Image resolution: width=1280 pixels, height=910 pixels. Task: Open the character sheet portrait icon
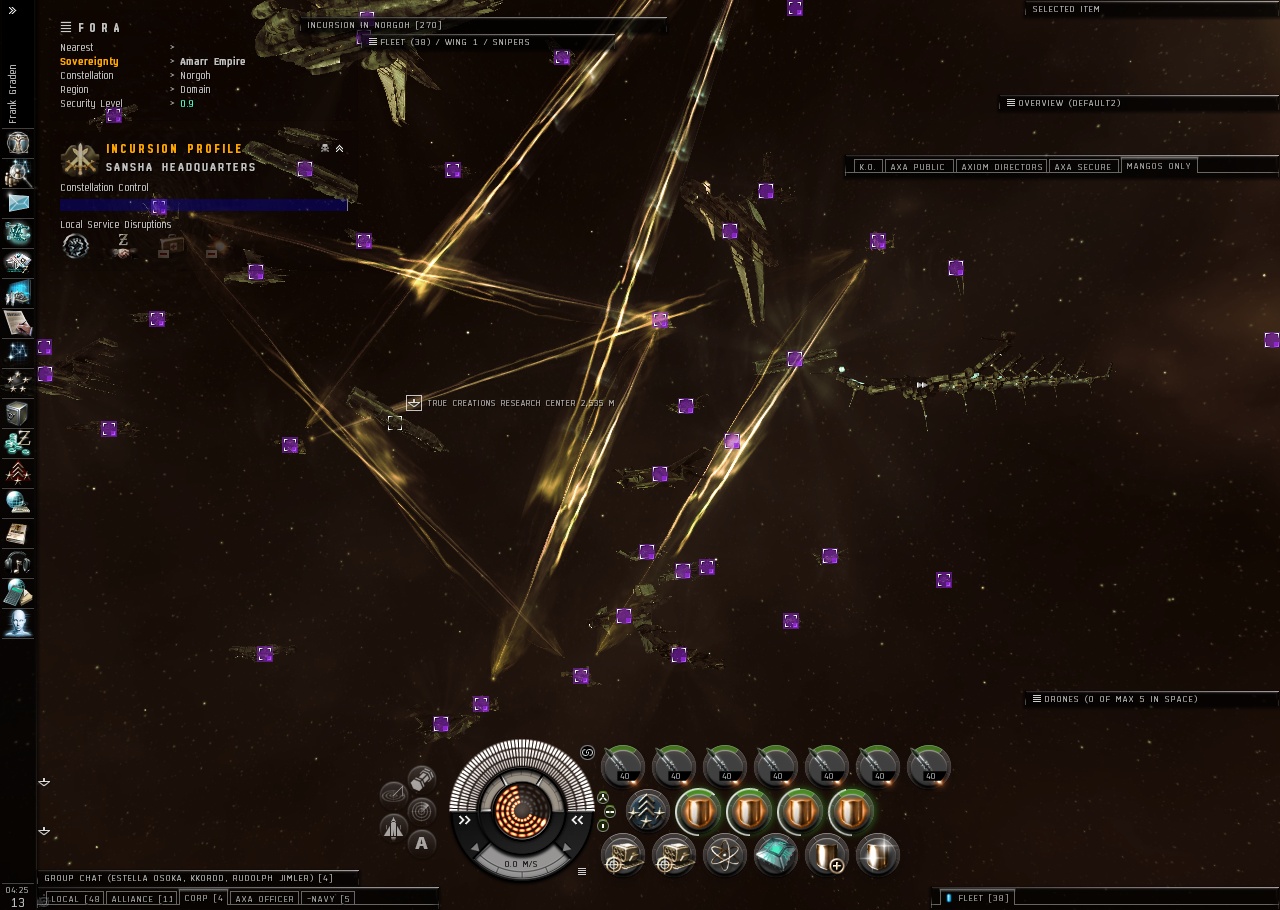click(x=18, y=142)
